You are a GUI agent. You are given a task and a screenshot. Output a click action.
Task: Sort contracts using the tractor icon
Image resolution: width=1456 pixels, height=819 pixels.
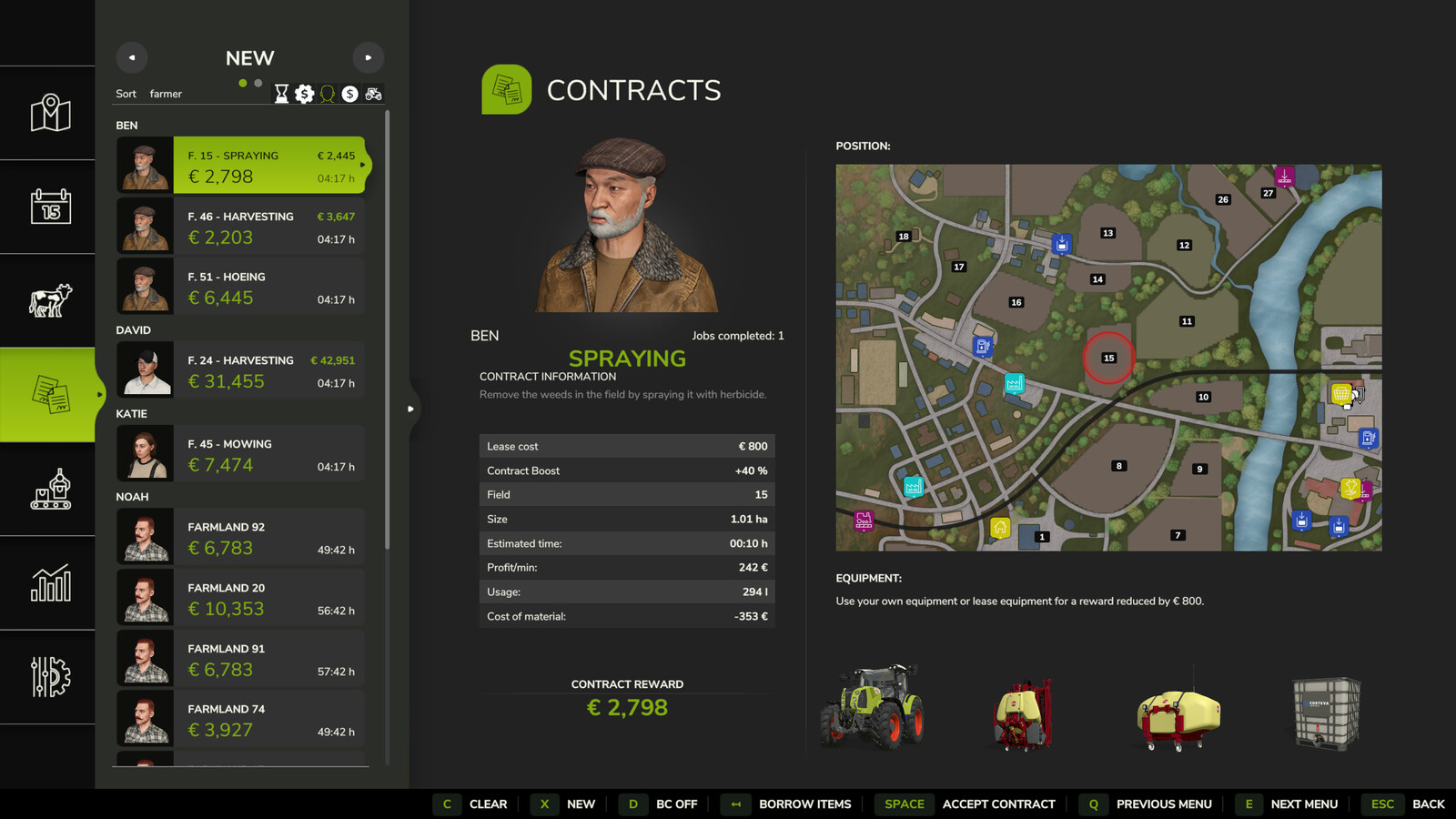point(373,94)
